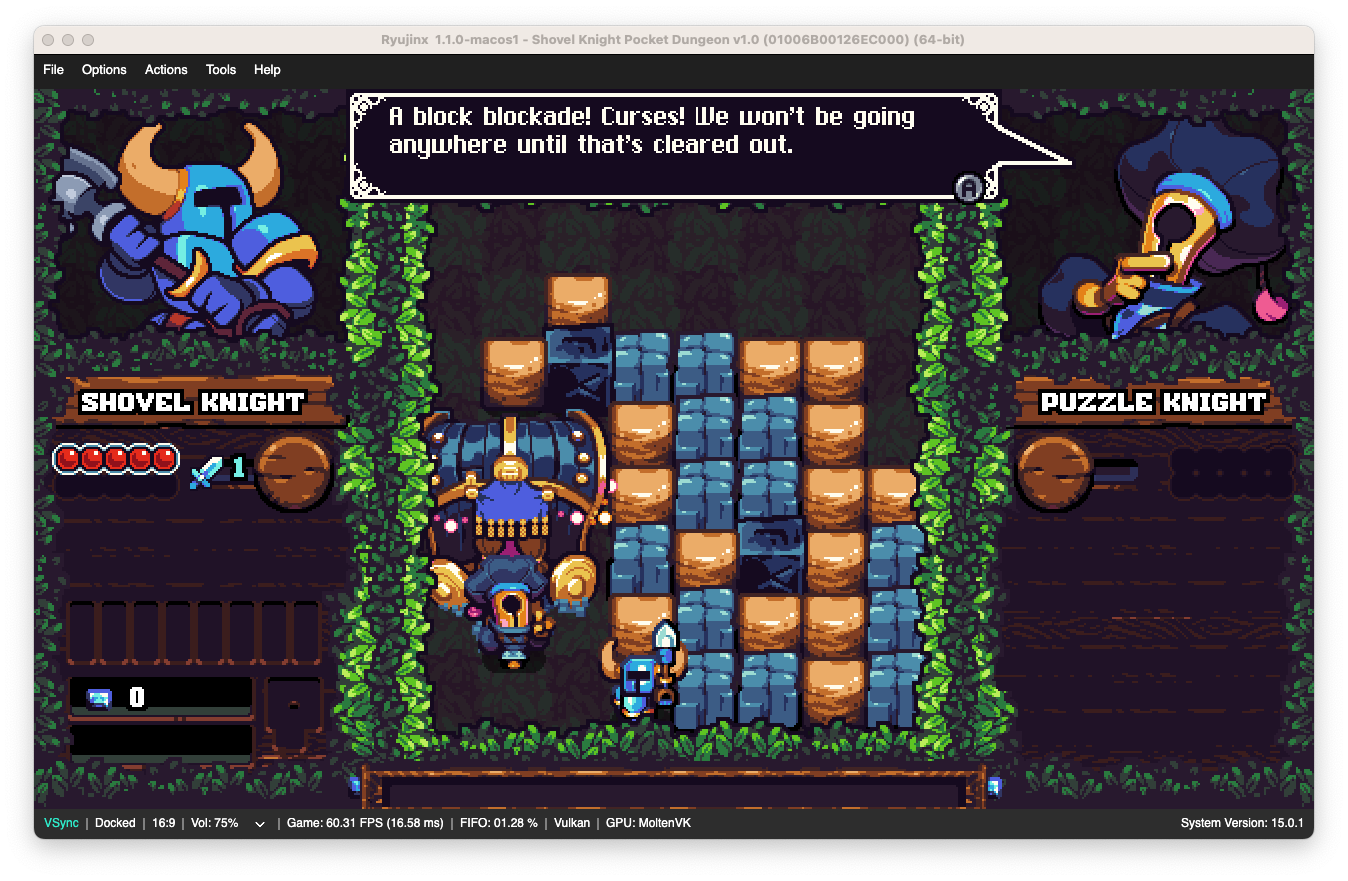Image resolution: width=1348 pixels, height=881 pixels.
Task: Click the Vulkan graphics backend label
Action: point(571,823)
